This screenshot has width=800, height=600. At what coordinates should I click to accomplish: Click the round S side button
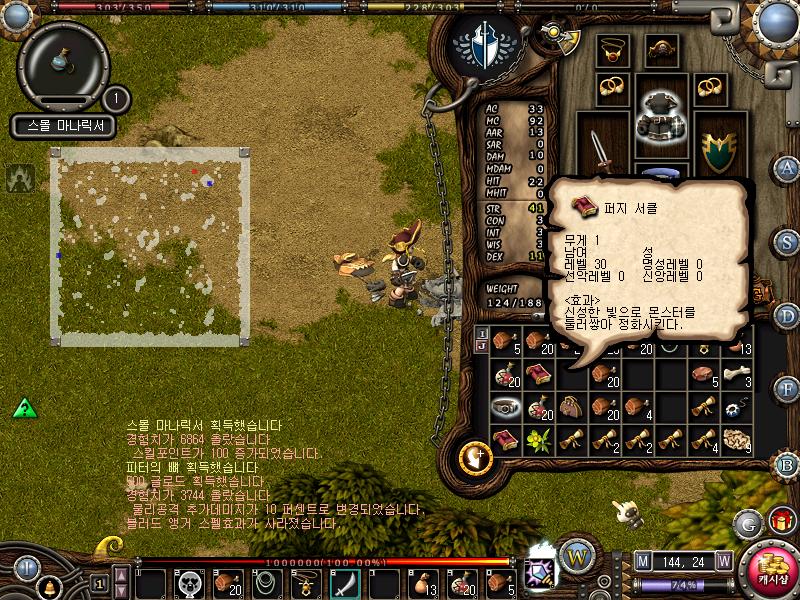[787, 241]
